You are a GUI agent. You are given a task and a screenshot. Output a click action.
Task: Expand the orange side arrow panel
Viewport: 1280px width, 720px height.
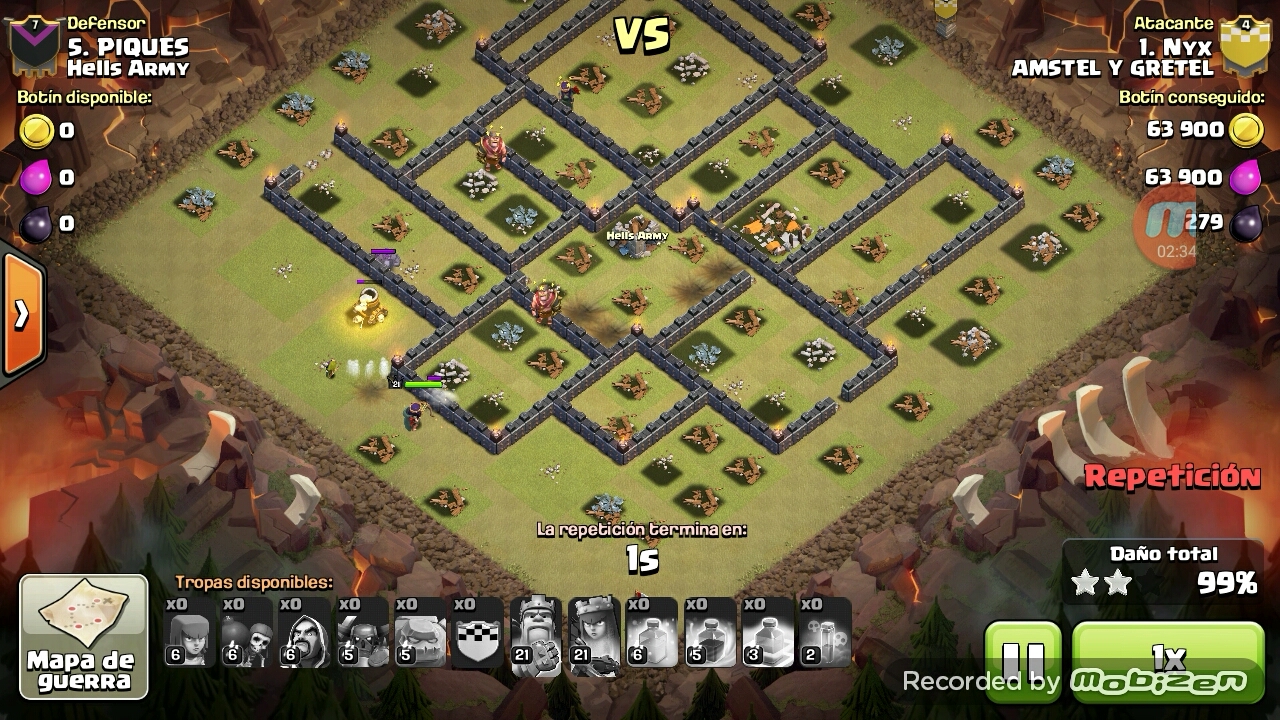pos(21,315)
